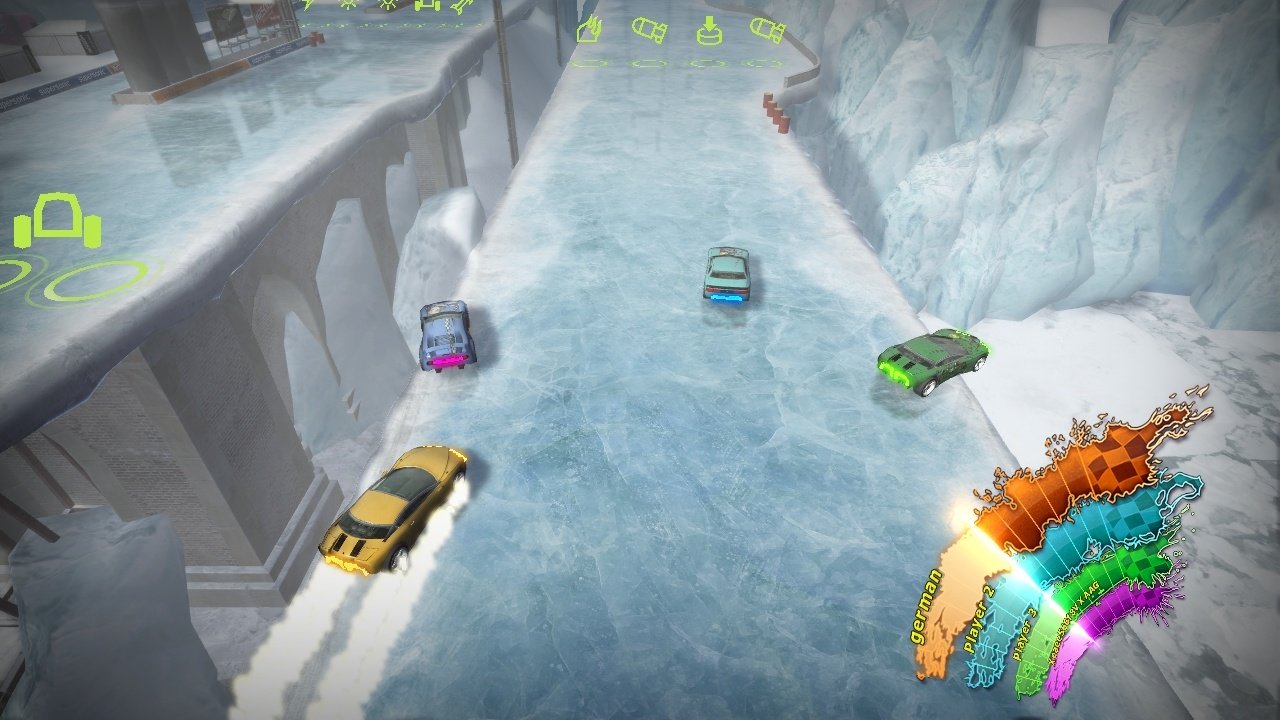Viewport: 1280px width, 720px height.
Task: Select the mine drop weapon icon
Action: click(x=709, y=30)
